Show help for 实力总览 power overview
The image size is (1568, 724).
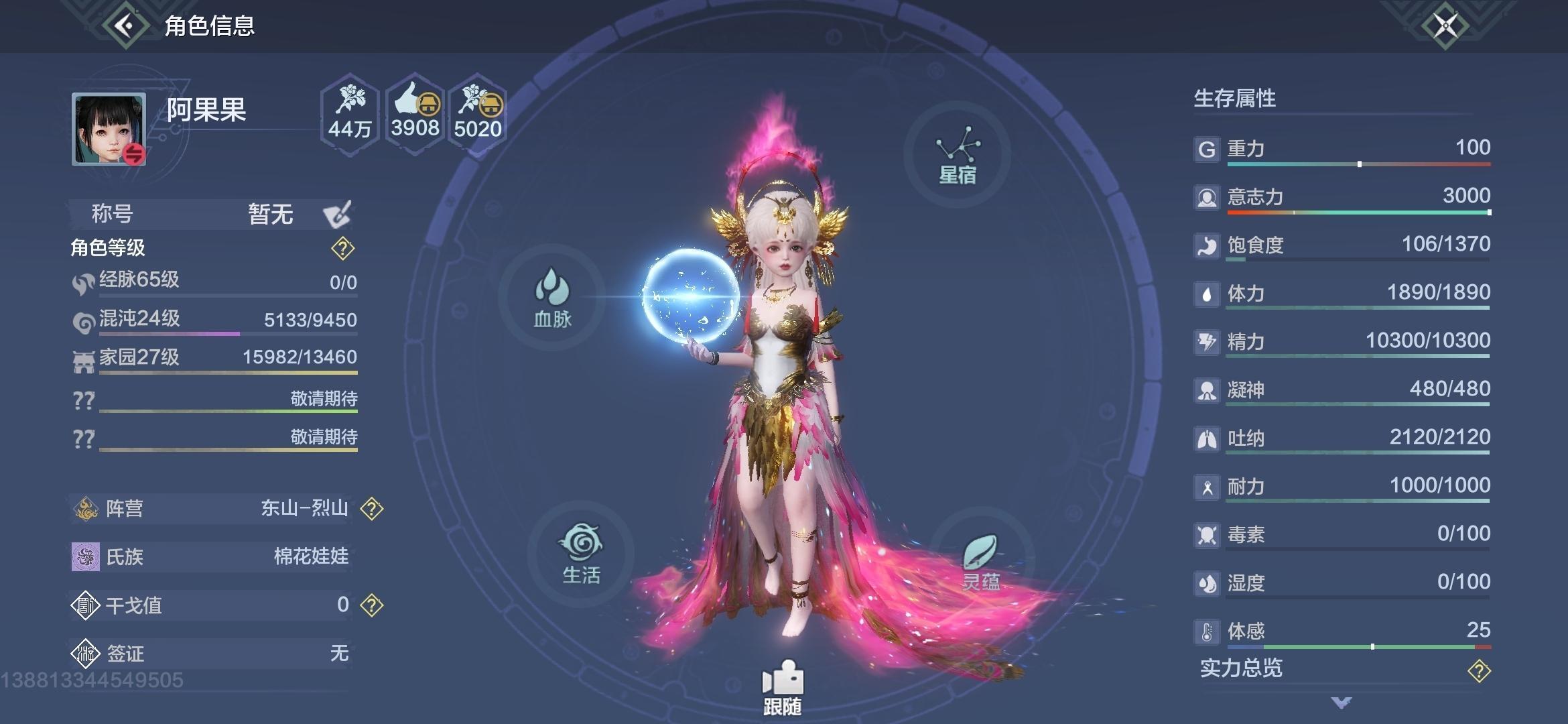1478,670
